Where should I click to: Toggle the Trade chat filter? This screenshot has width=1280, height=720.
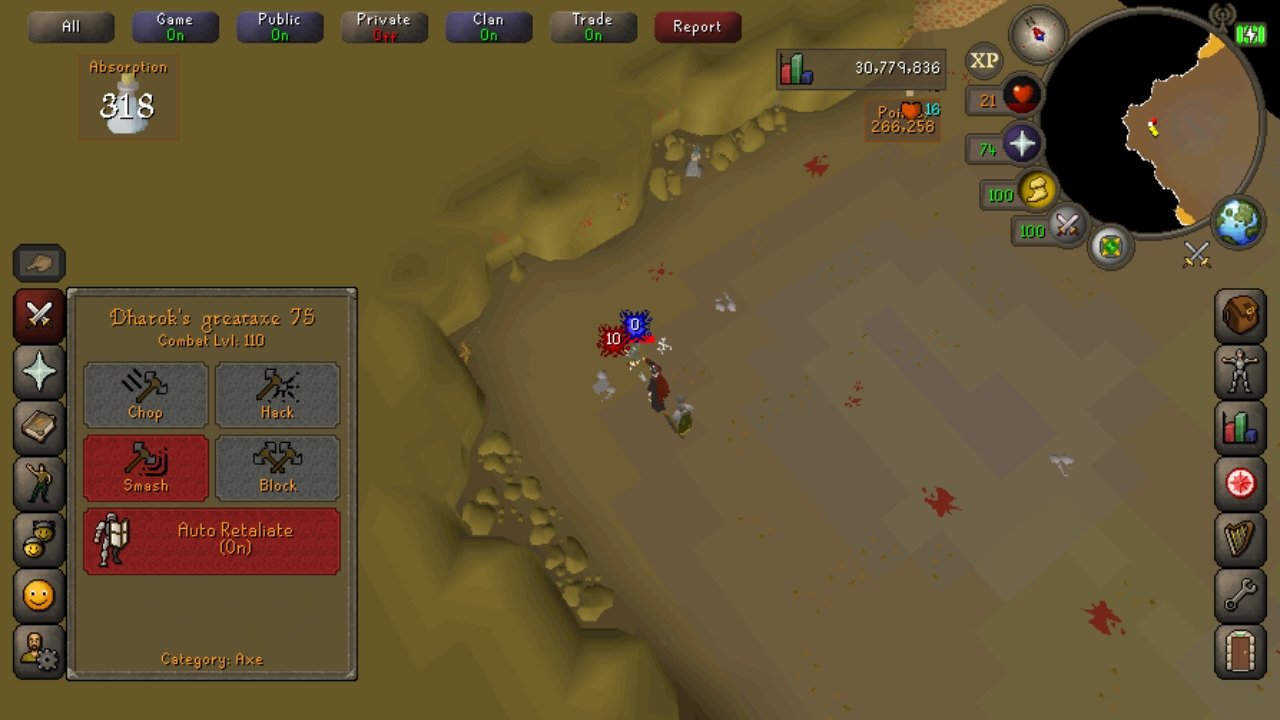(x=593, y=27)
